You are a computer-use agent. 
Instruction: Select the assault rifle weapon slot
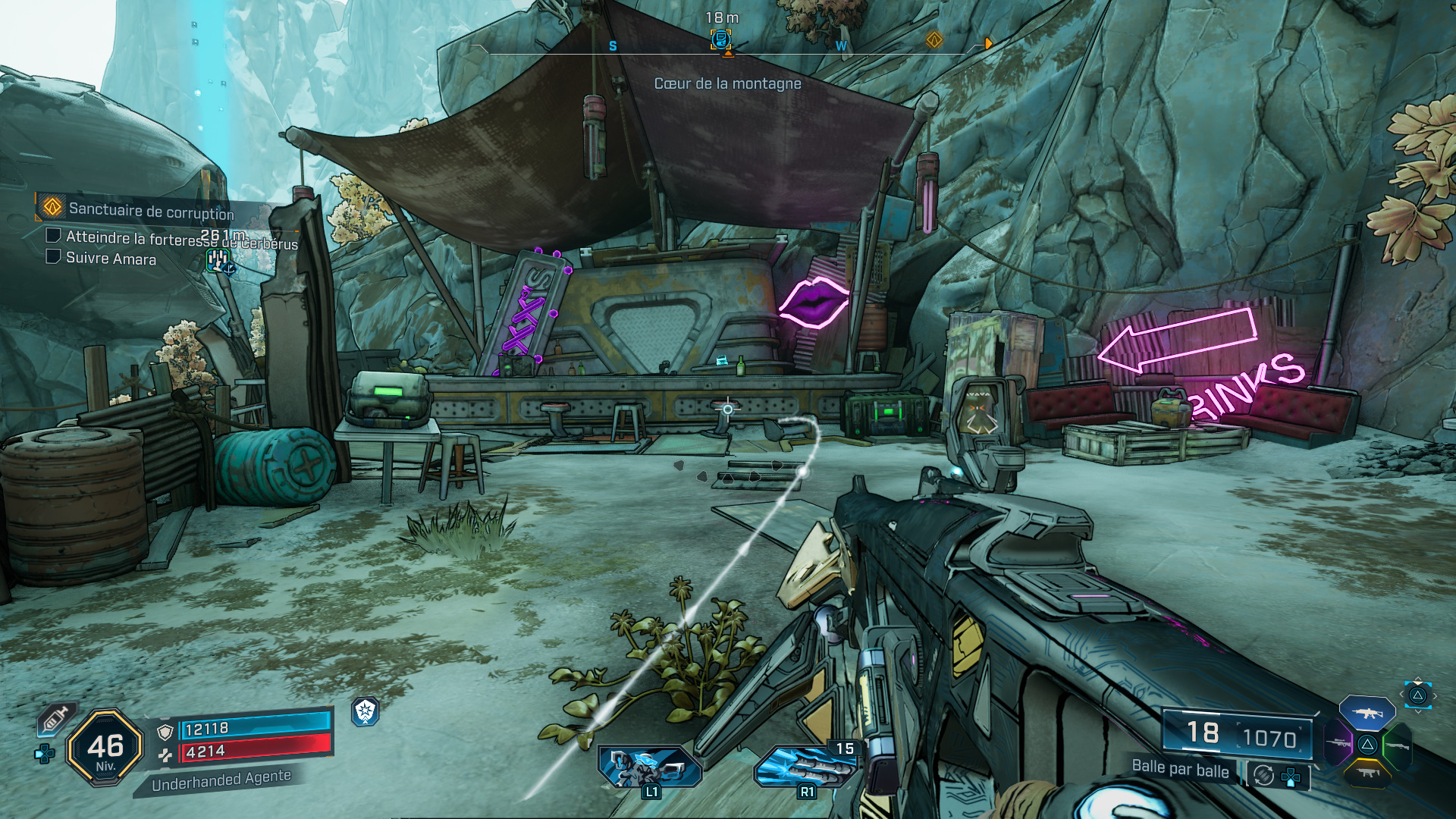pos(1367,714)
